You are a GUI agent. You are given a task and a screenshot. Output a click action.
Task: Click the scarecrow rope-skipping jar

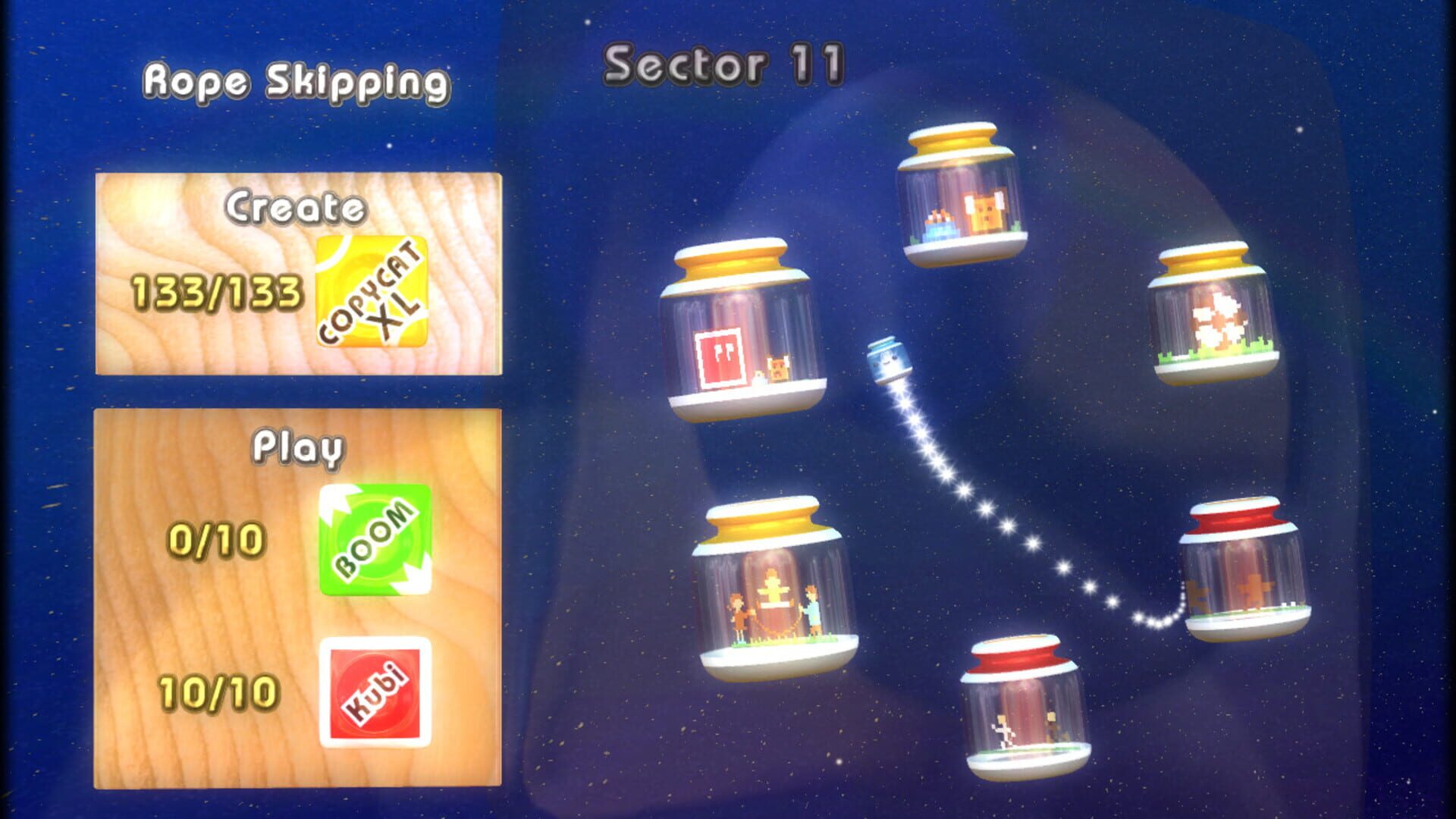(x=773, y=599)
